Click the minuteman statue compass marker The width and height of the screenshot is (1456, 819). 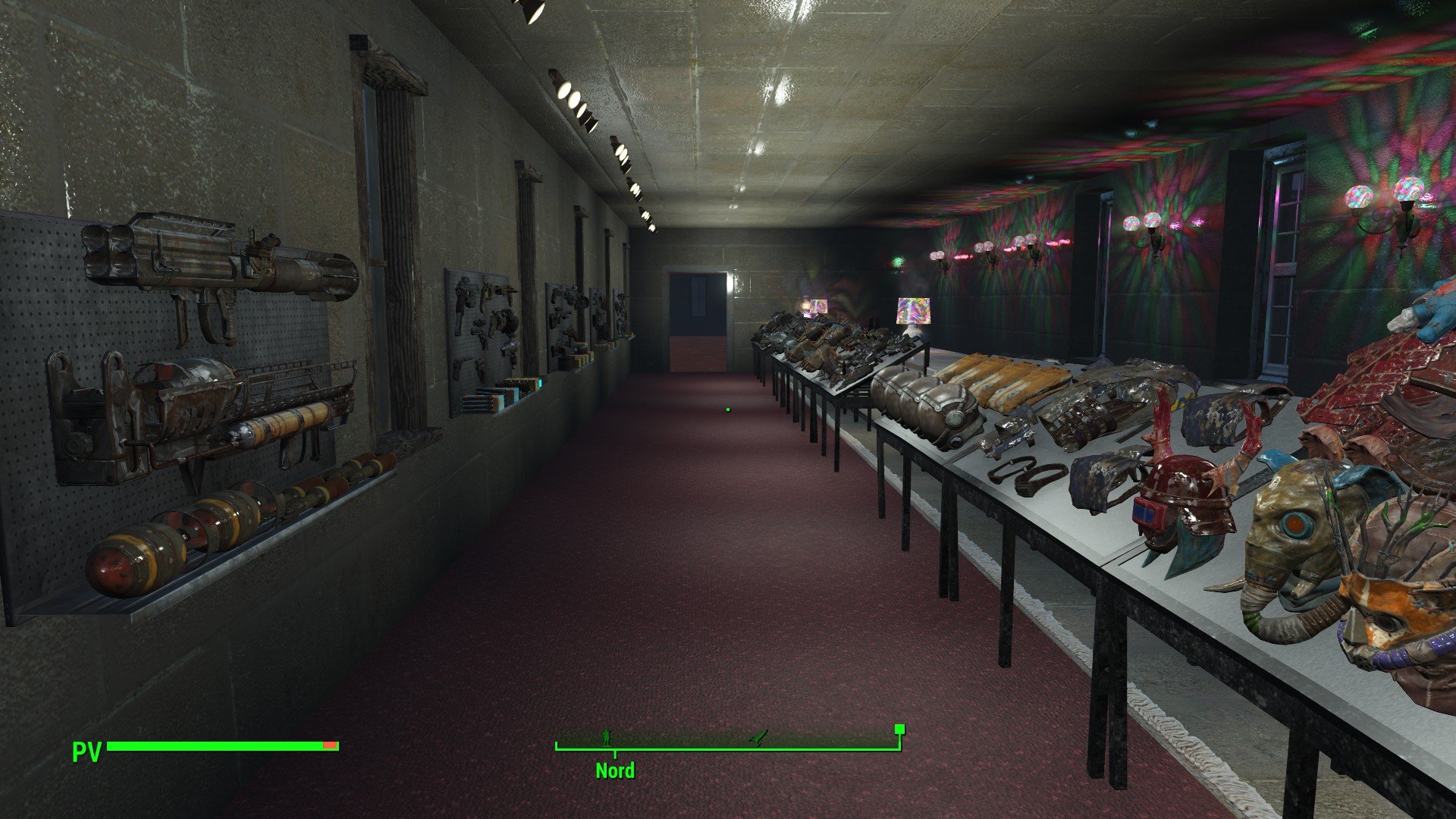tap(606, 737)
